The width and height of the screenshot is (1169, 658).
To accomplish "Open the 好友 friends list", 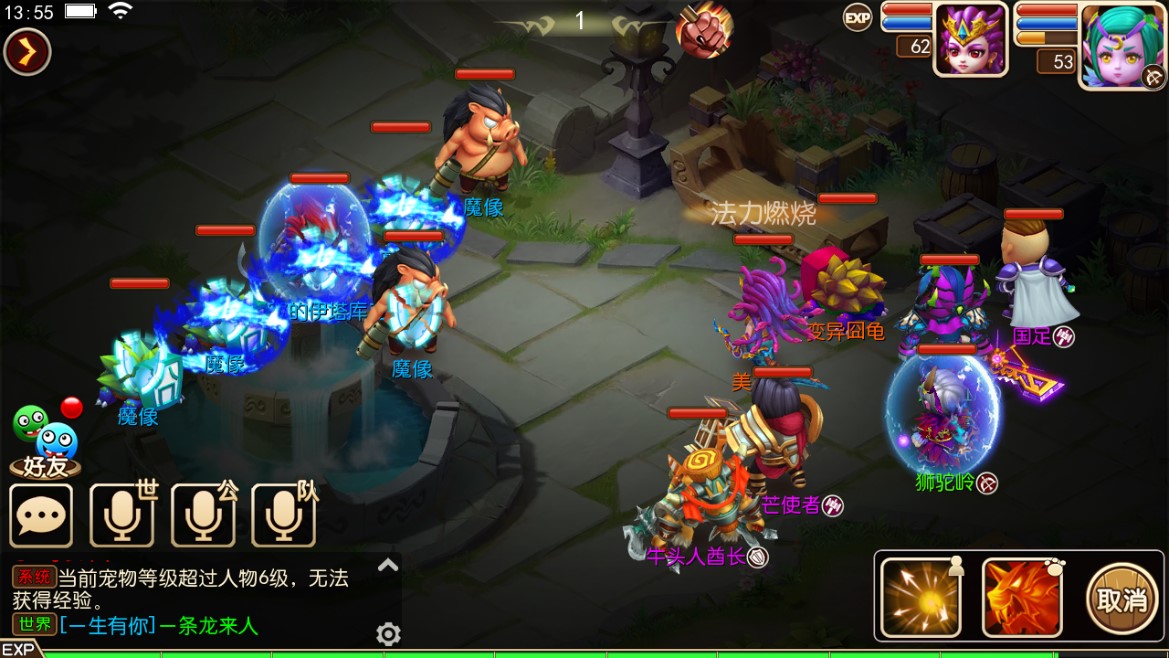I will point(45,442).
